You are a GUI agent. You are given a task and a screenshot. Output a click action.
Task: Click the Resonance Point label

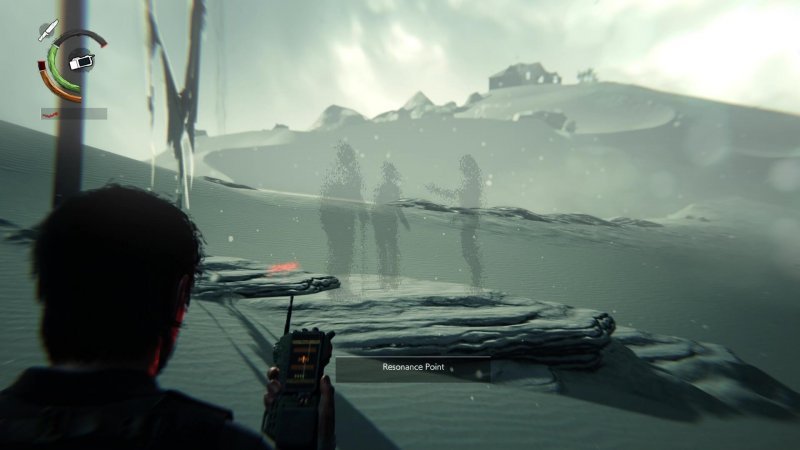pos(413,368)
